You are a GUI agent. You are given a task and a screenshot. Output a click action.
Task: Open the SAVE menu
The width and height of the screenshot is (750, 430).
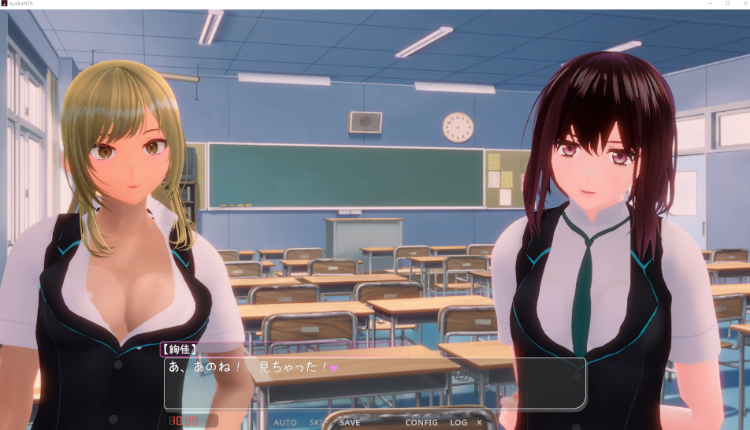(x=350, y=422)
